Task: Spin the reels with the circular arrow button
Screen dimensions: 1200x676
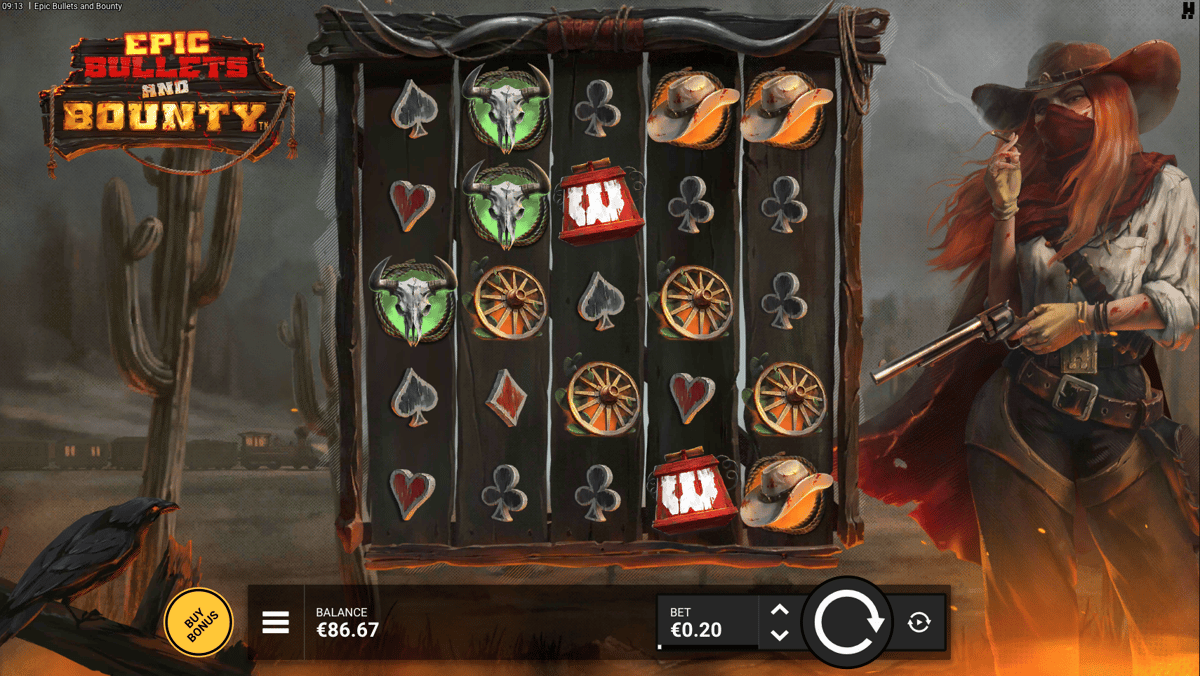Action: [x=848, y=623]
